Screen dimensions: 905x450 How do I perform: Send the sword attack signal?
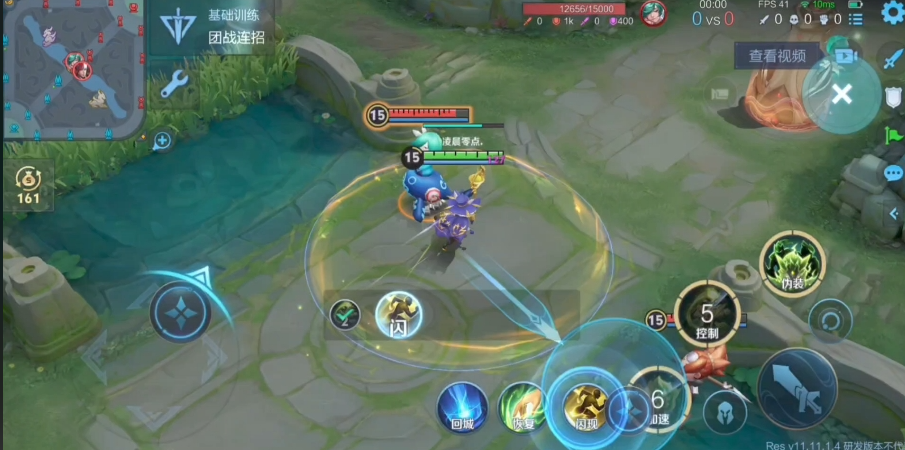pyautogui.click(x=891, y=58)
